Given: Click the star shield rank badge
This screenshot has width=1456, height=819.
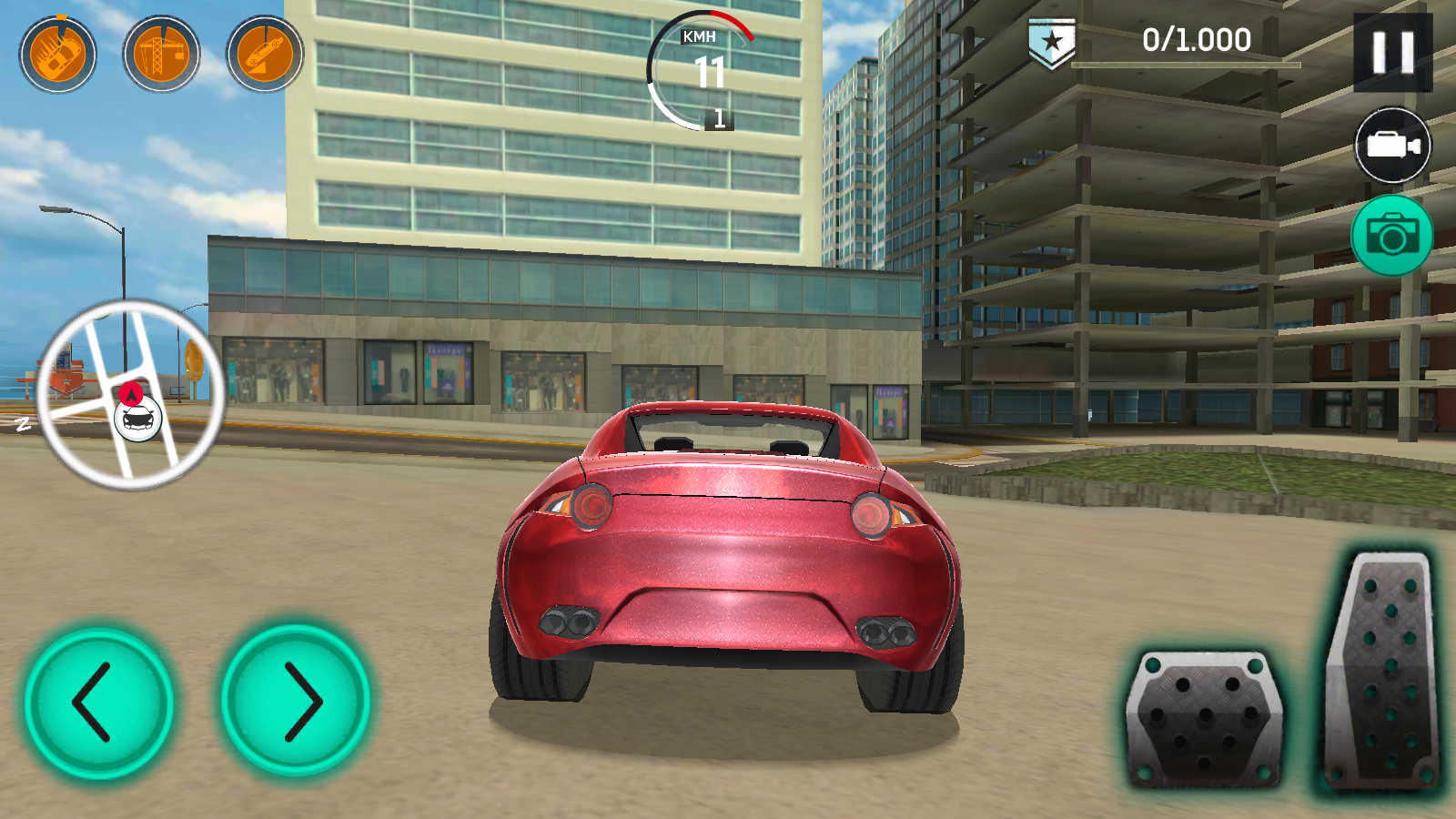Looking at the screenshot, I should tap(1052, 43).
